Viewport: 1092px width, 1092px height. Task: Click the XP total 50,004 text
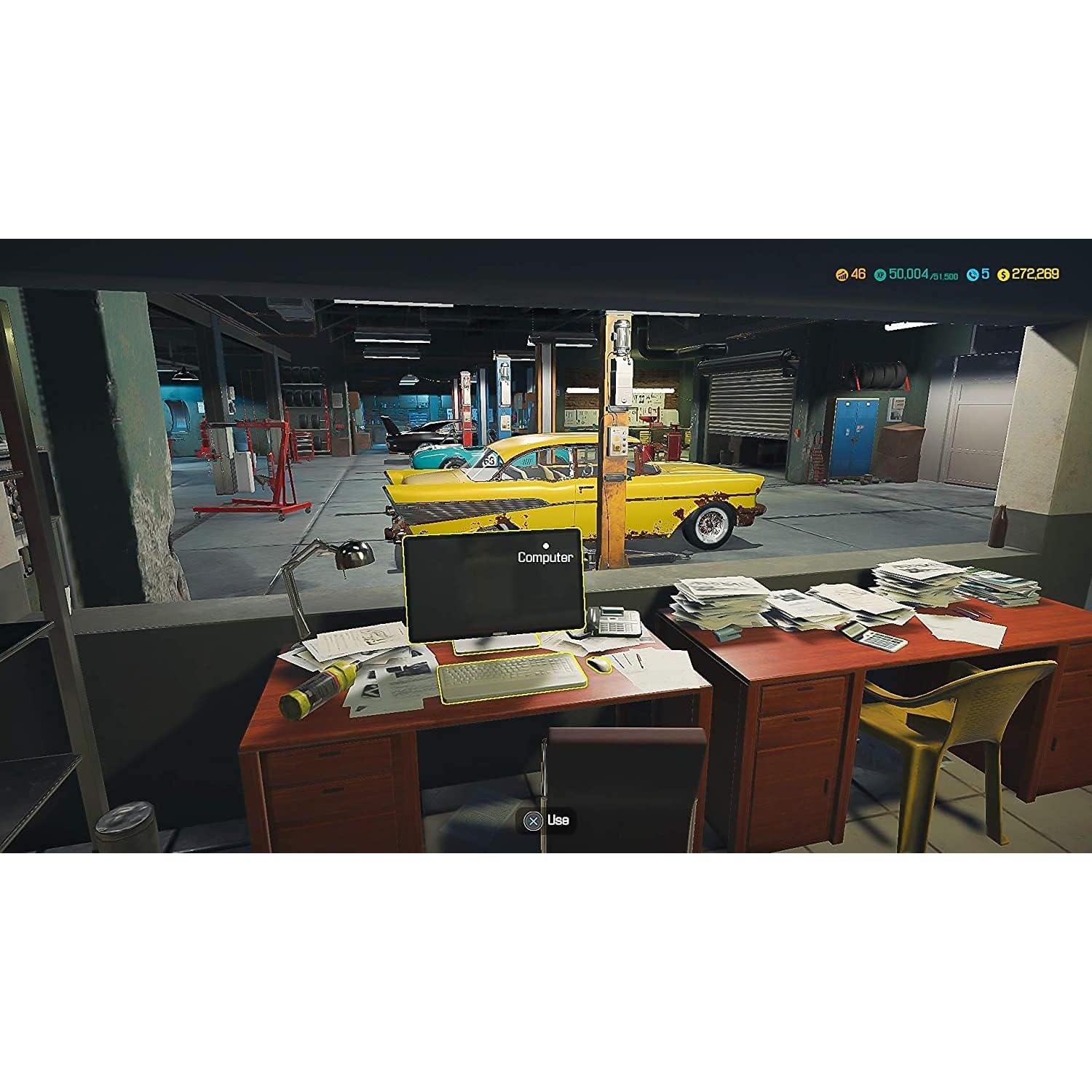point(907,274)
